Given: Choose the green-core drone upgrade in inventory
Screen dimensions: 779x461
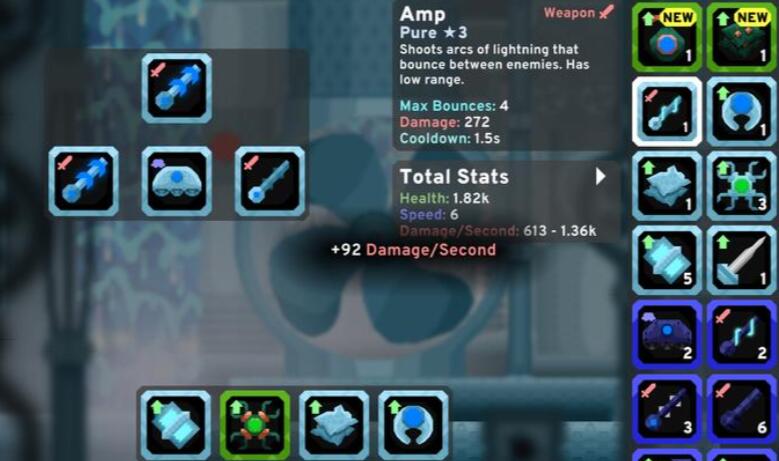Looking at the screenshot, I should pos(741,185).
